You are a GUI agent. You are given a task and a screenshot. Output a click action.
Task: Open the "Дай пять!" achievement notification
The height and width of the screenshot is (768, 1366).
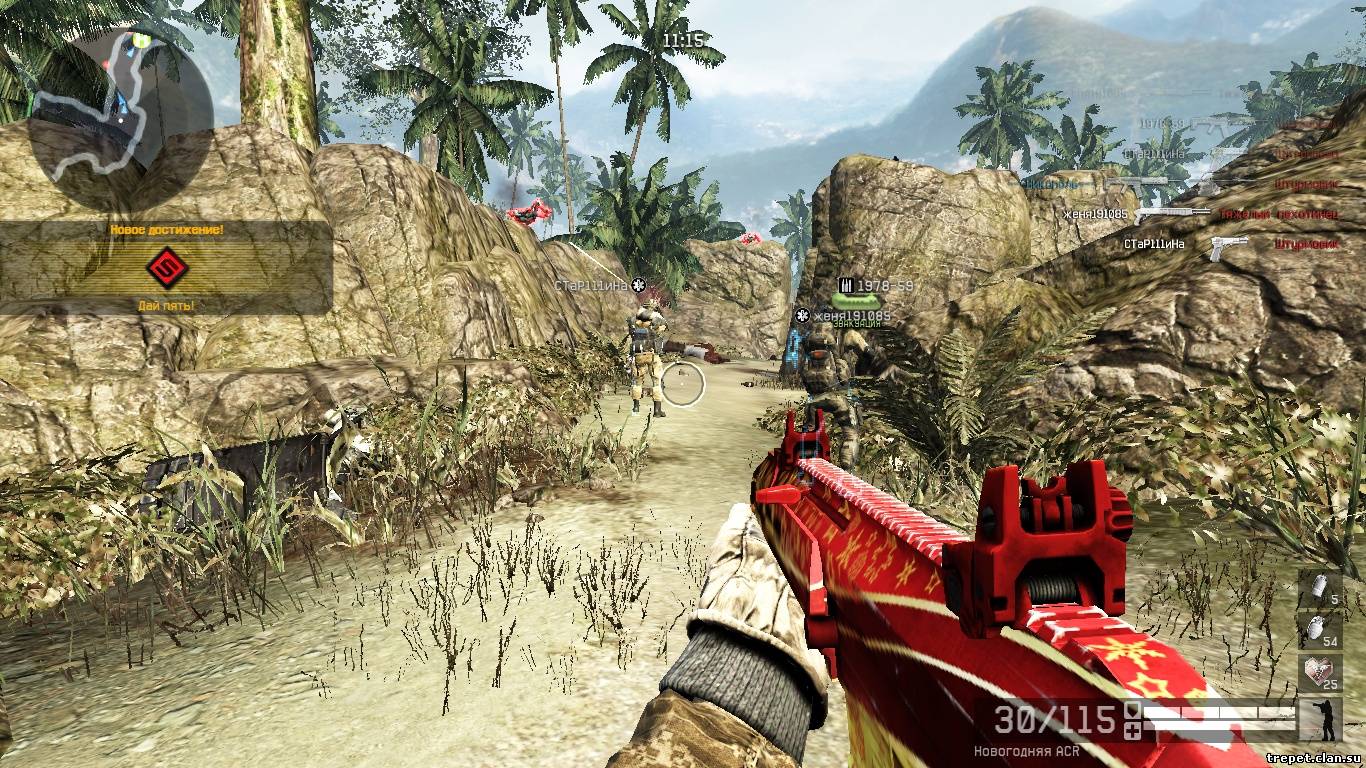tap(166, 267)
